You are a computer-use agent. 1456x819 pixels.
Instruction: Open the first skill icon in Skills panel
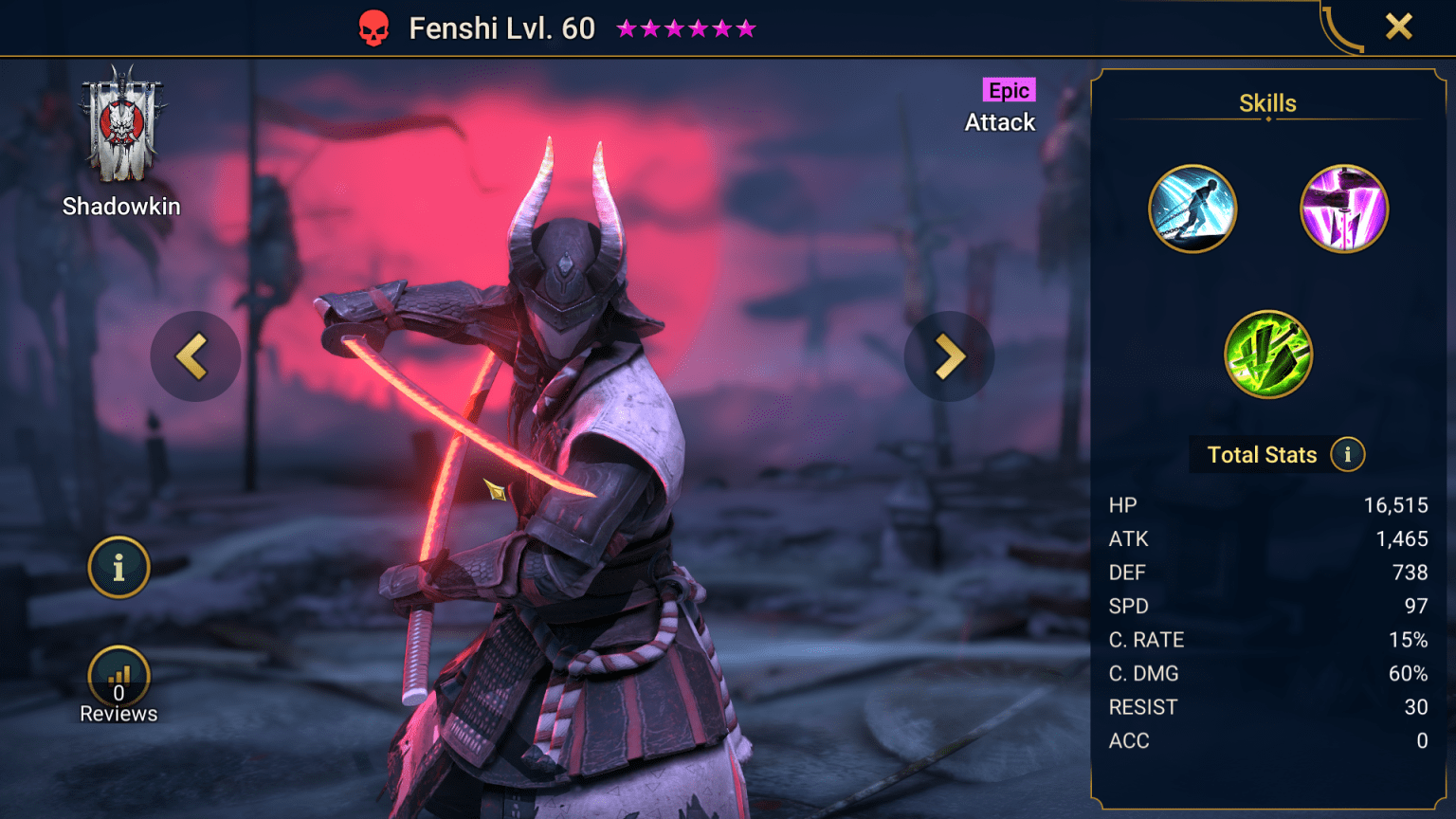pyautogui.click(x=1192, y=208)
